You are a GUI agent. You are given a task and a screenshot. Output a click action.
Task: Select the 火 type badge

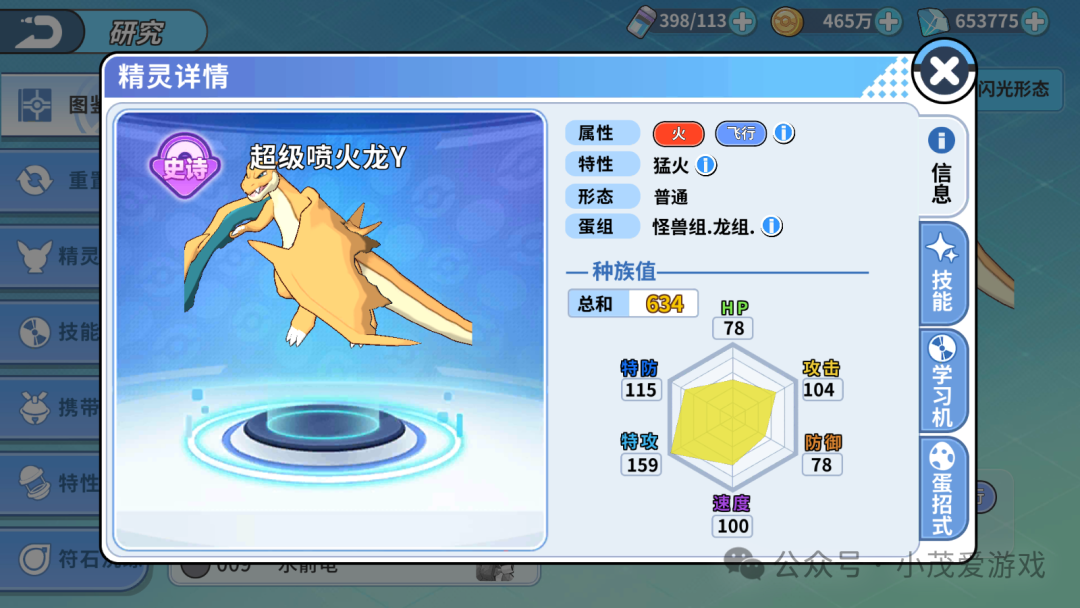(678, 133)
